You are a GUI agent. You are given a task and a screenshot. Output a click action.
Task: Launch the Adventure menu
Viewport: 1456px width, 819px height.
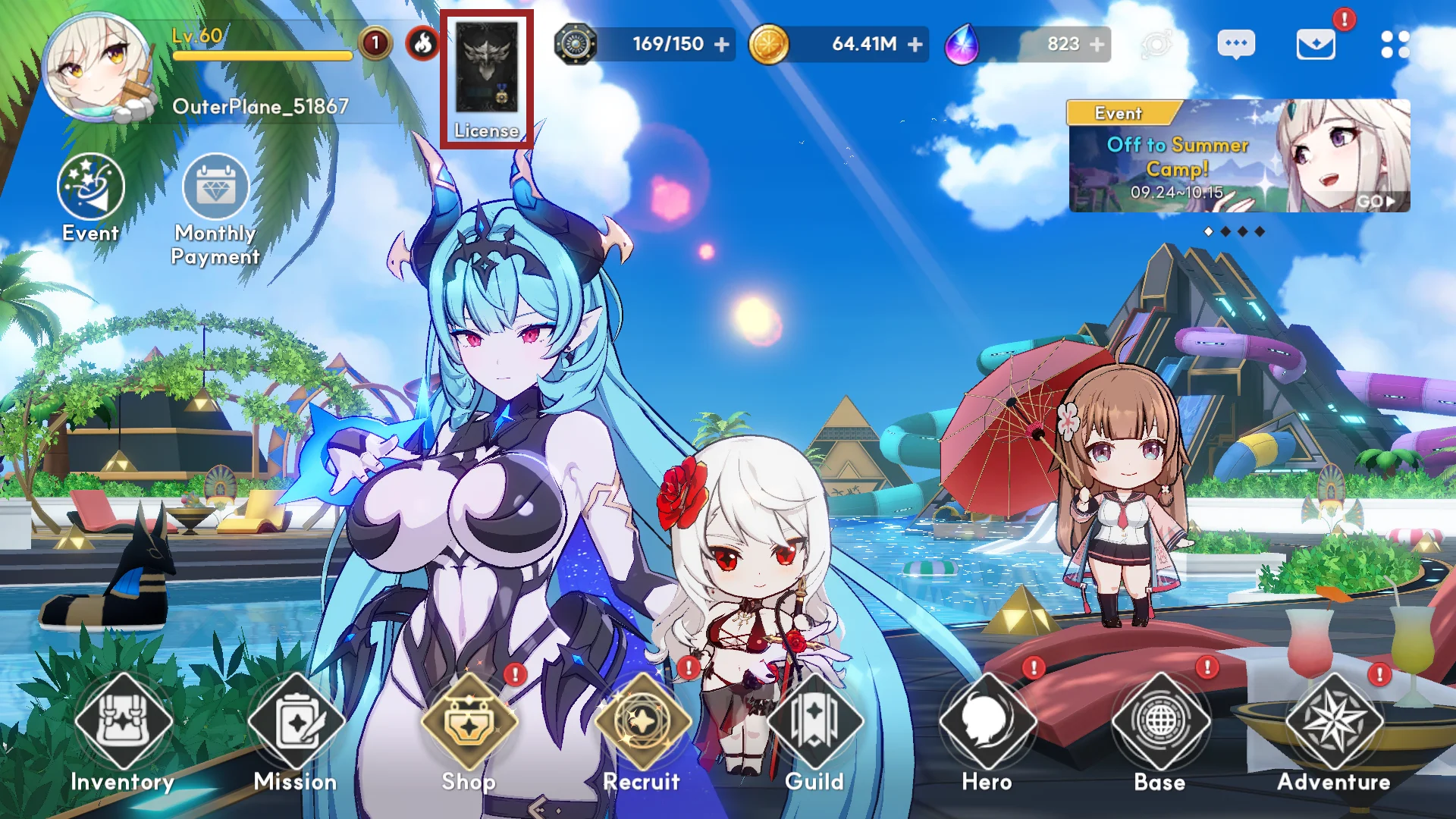1334,724
